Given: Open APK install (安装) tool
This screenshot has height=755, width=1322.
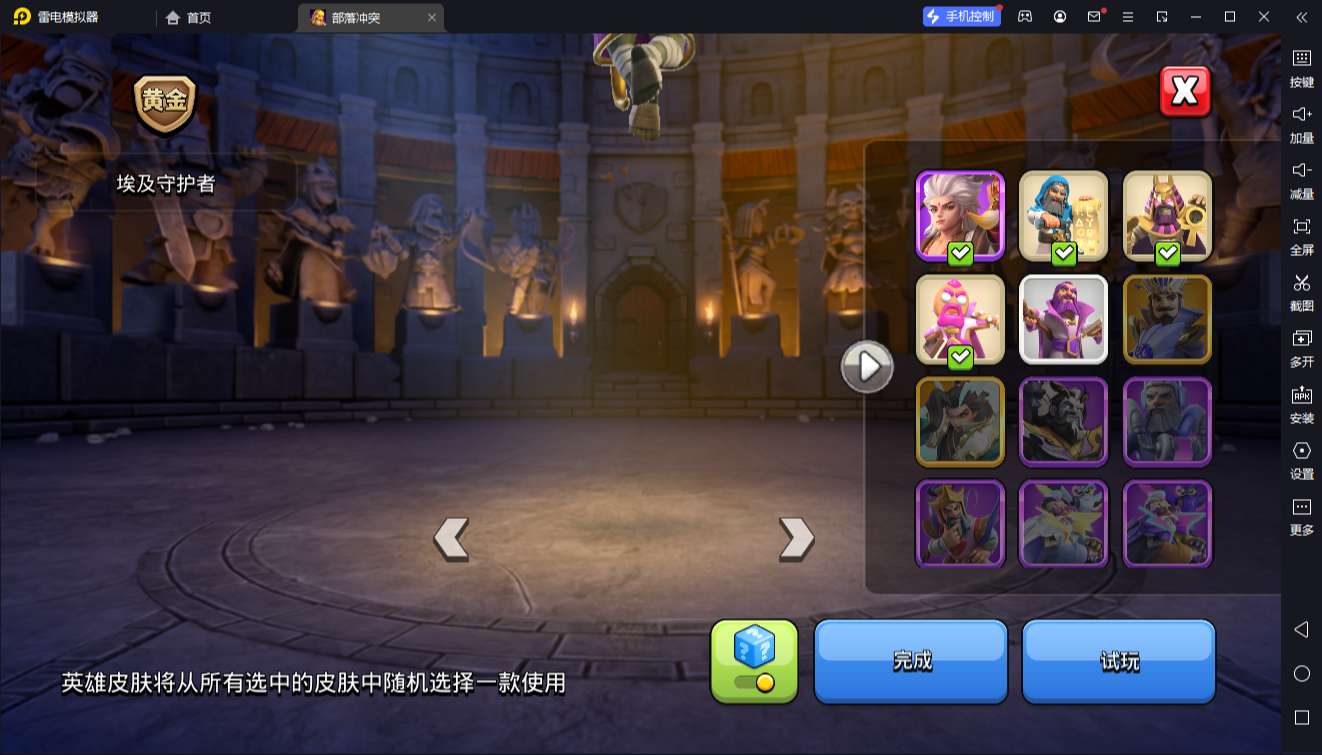Looking at the screenshot, I should pyautogui.click(x=1302, y=405).
